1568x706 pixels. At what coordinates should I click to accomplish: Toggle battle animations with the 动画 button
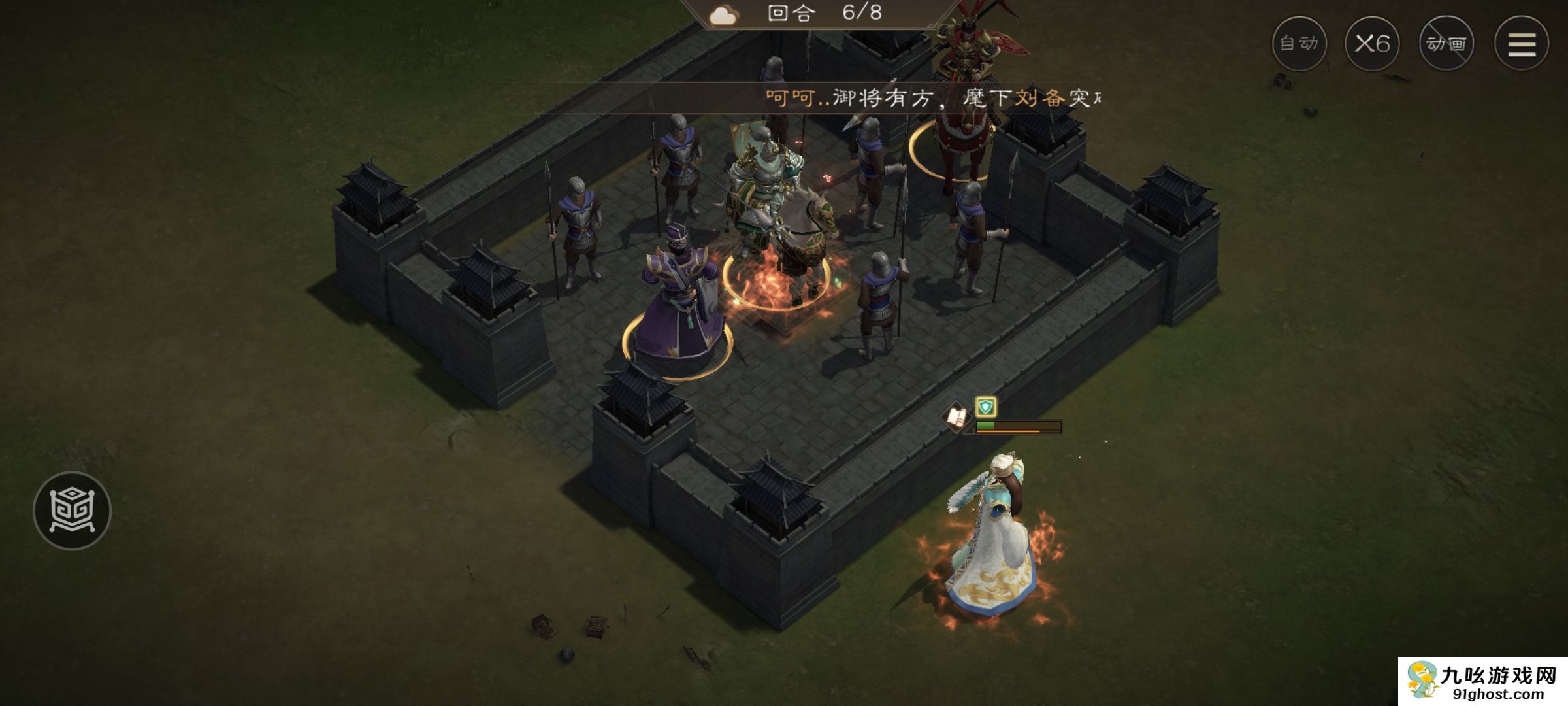pos(1446,44)
